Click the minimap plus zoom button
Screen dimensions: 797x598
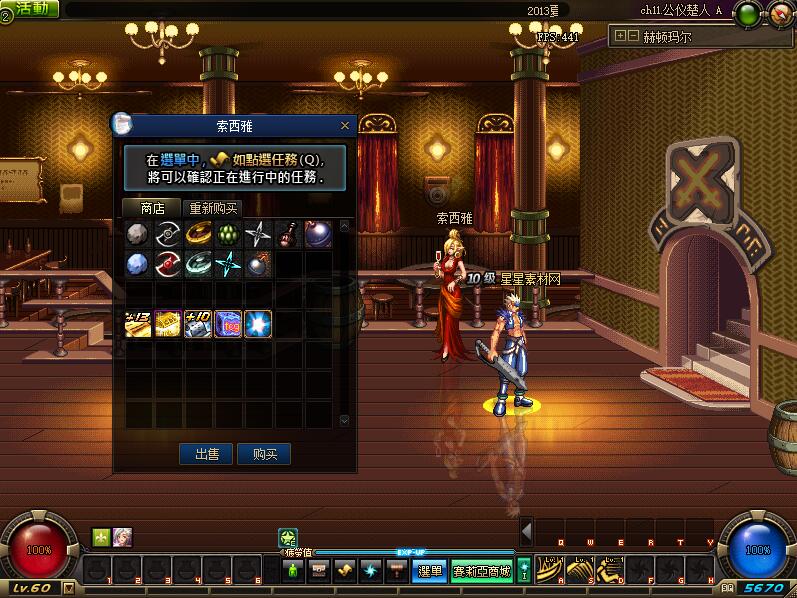point(621,35)
